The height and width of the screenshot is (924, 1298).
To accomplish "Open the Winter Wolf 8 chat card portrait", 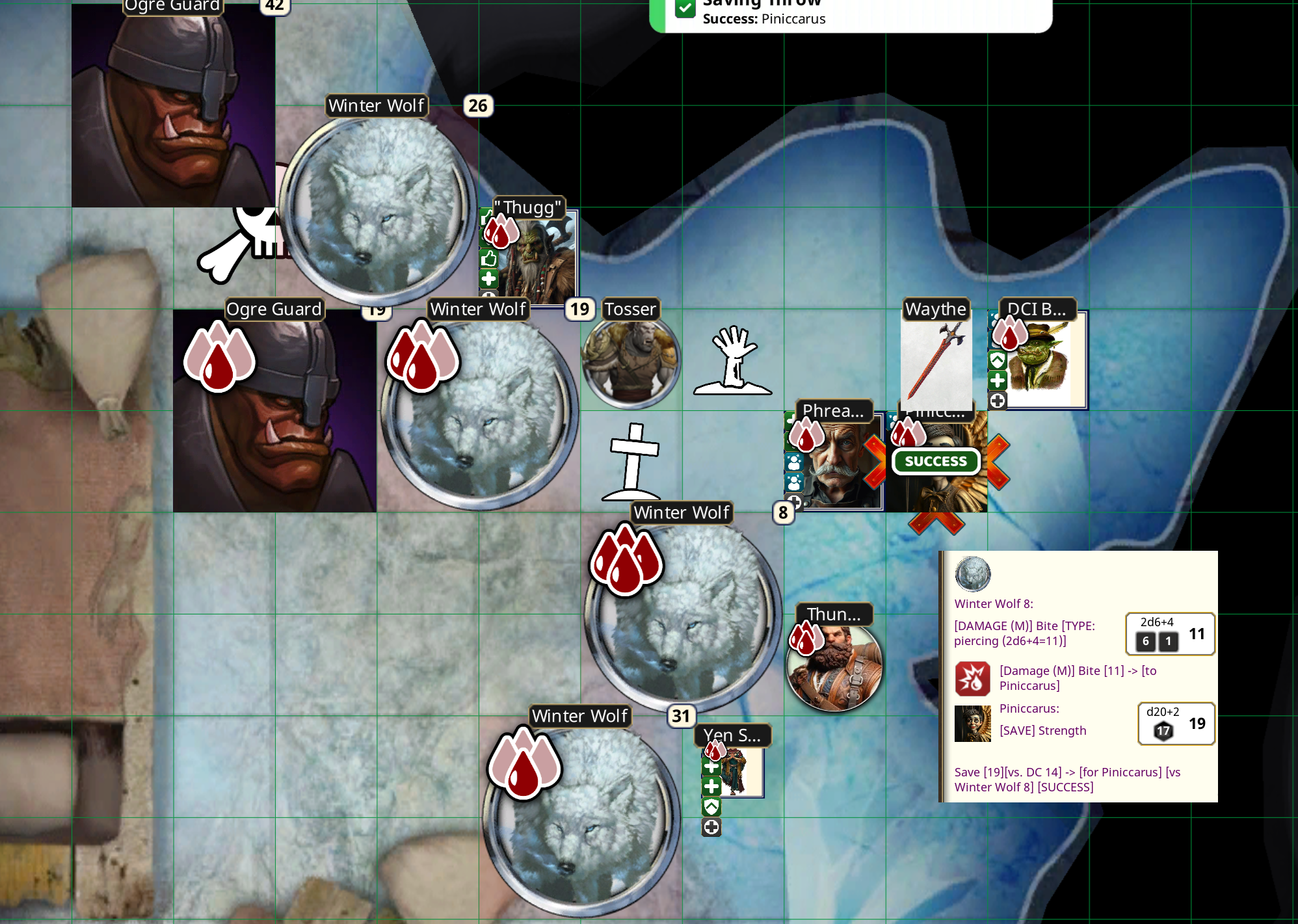I will tap(972, 574).
